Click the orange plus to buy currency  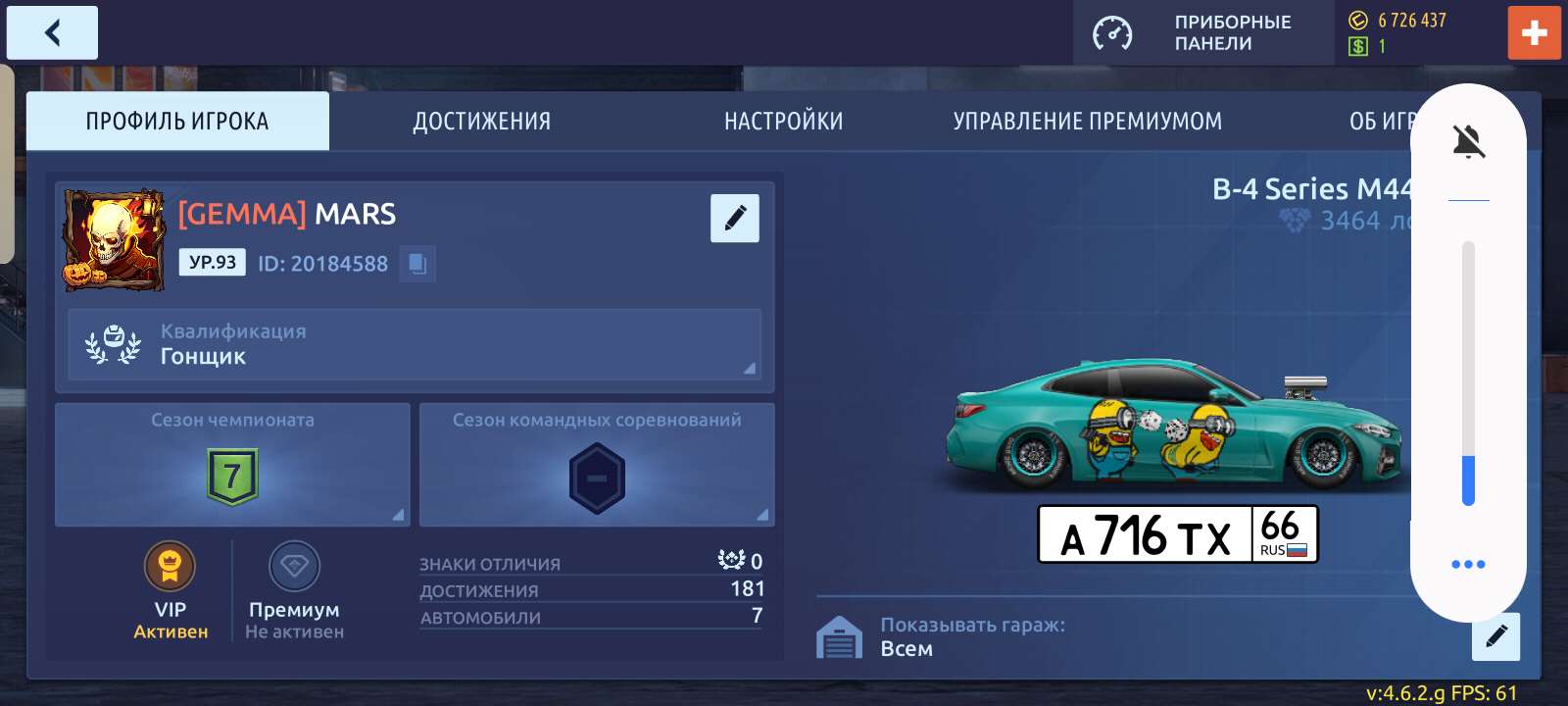[x=1535, y=32]
